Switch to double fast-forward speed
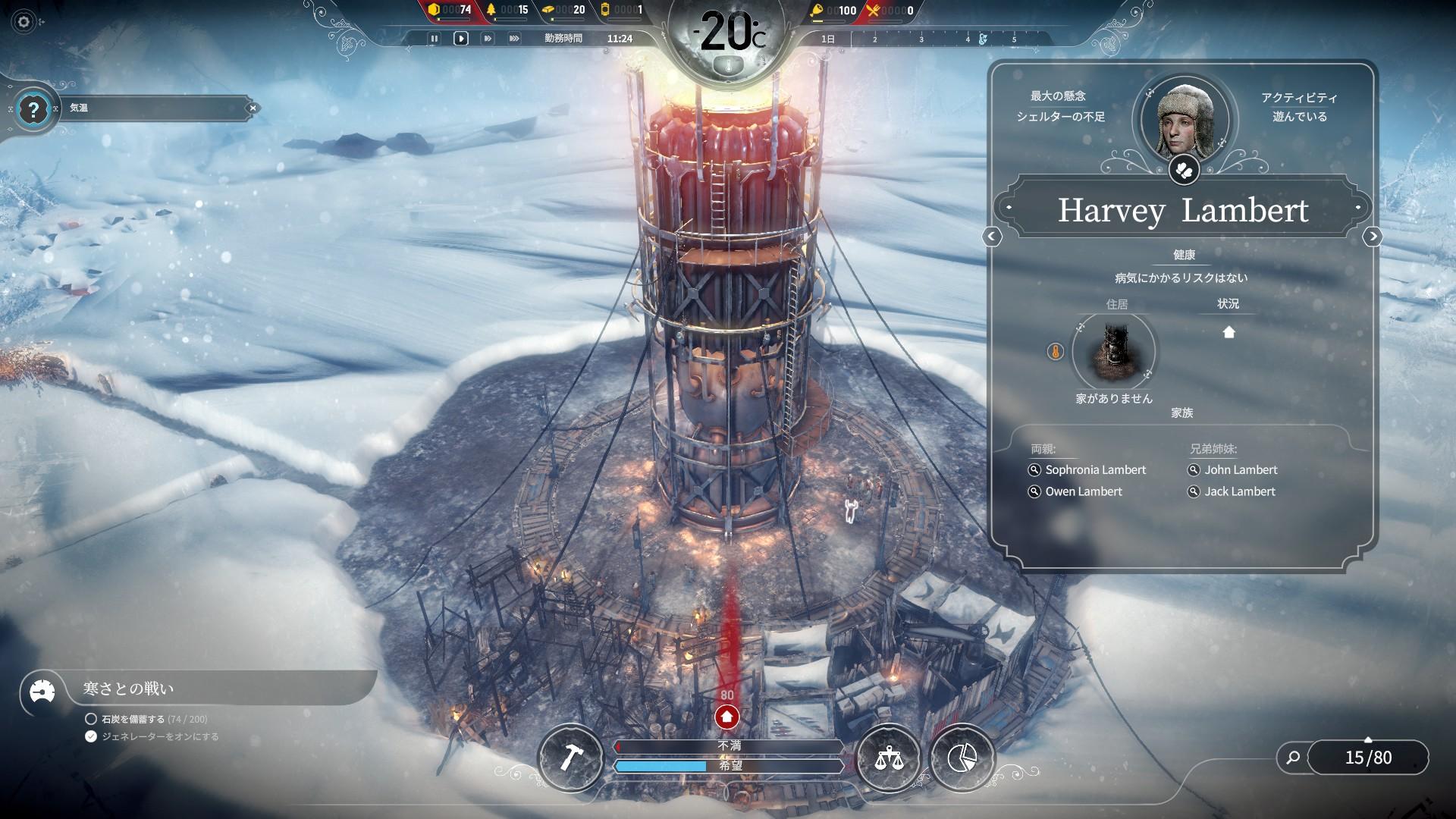Screen dimensions: 1456x819 pos(488,39)
